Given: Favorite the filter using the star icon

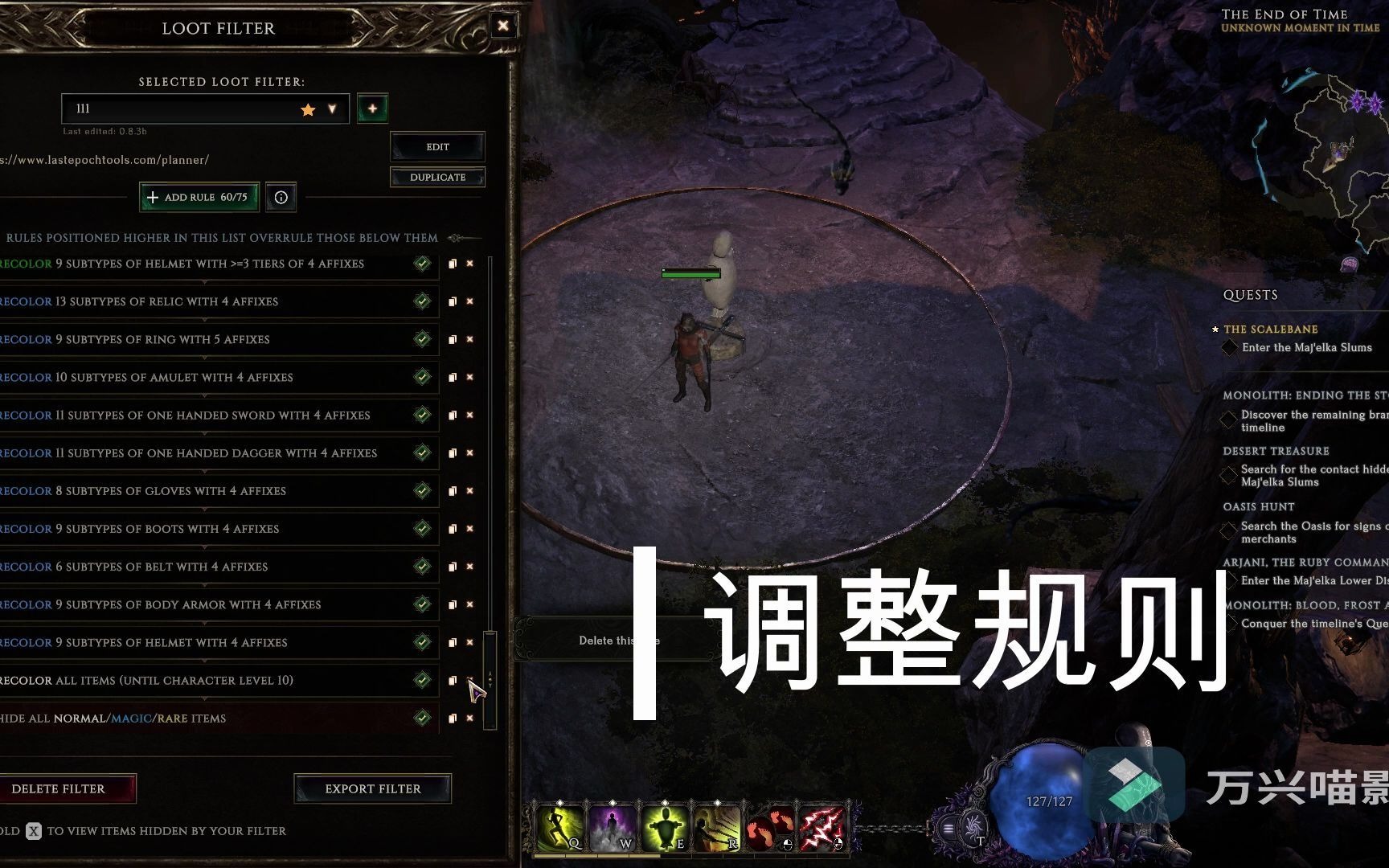Looking at the screenshot, I should pyautogui.click(x=308, y=108).
